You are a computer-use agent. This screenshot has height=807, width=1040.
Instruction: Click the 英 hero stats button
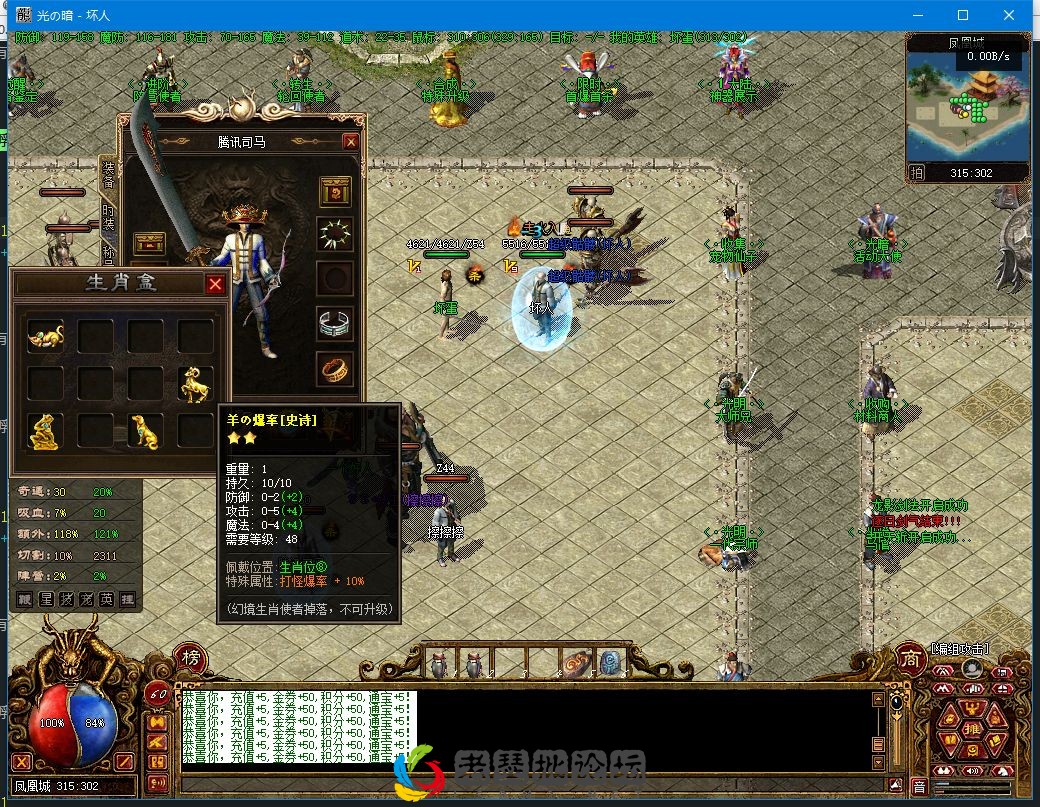pos(107,600)
